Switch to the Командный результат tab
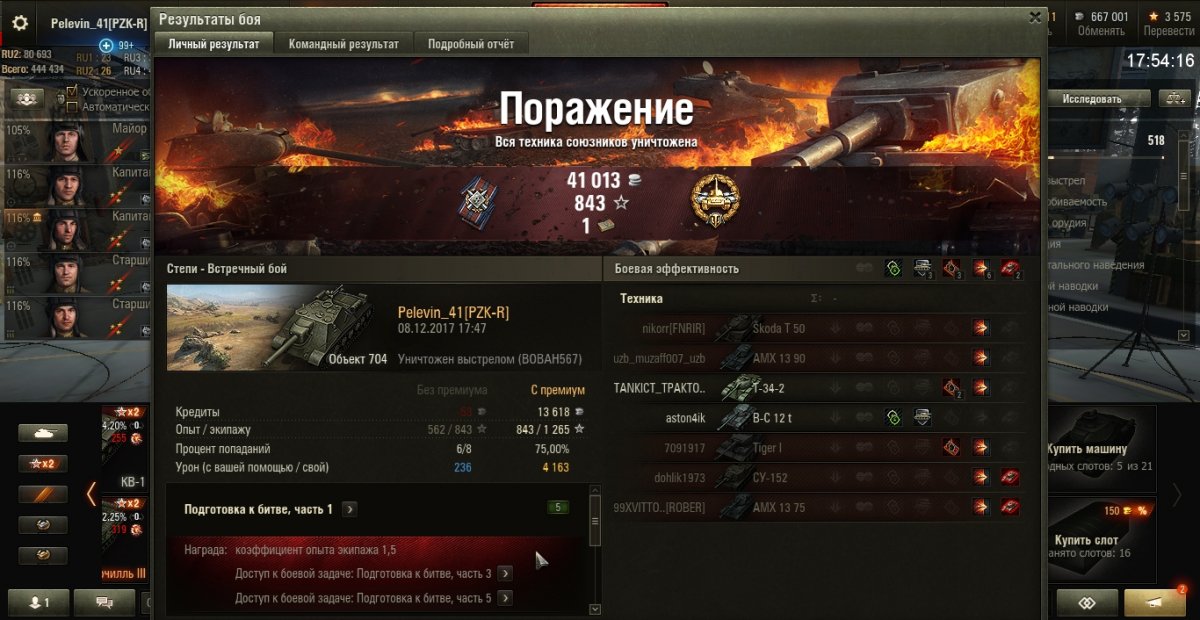 (343, 44)
